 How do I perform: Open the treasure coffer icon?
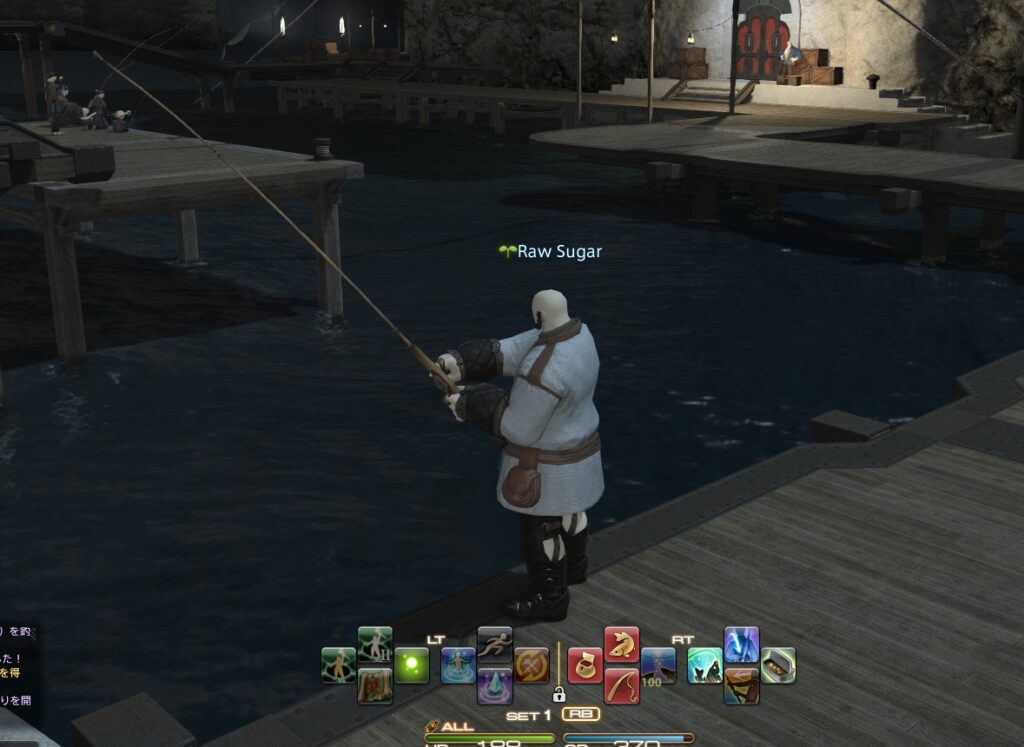tap(778, 665)
